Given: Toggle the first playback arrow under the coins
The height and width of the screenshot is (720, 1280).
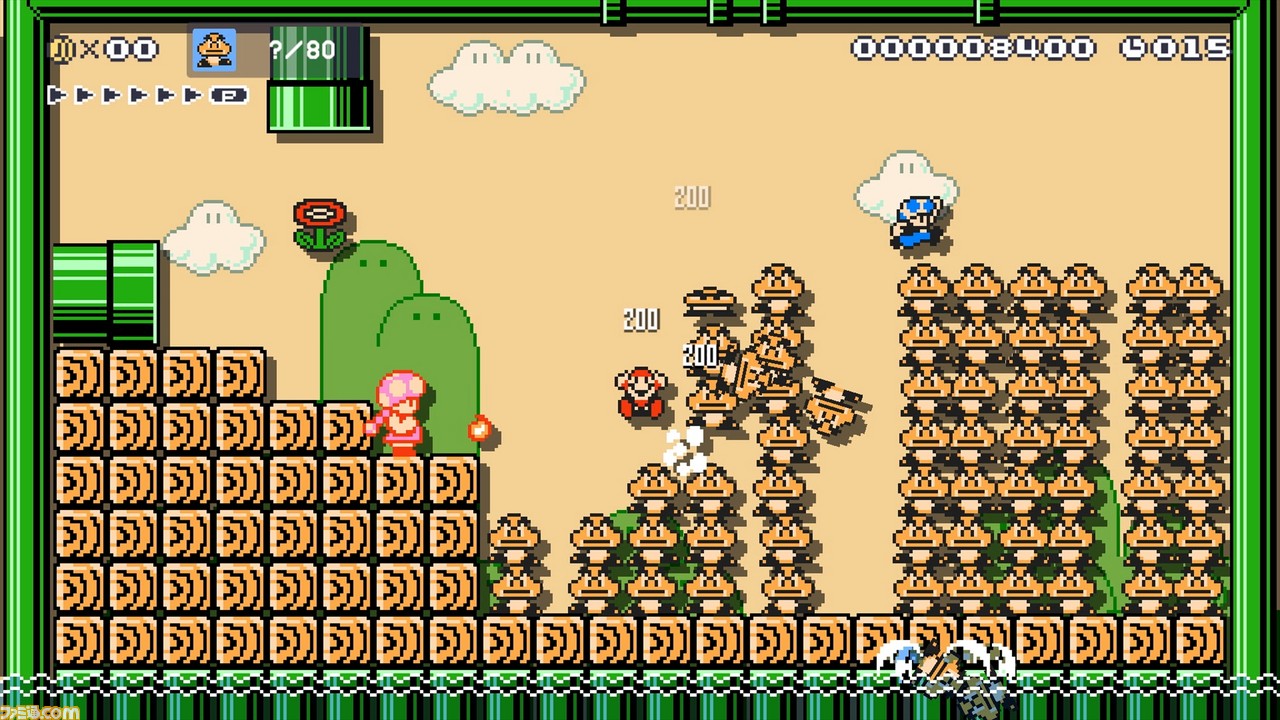Looking at the screenshot, I should coord(55,96).
